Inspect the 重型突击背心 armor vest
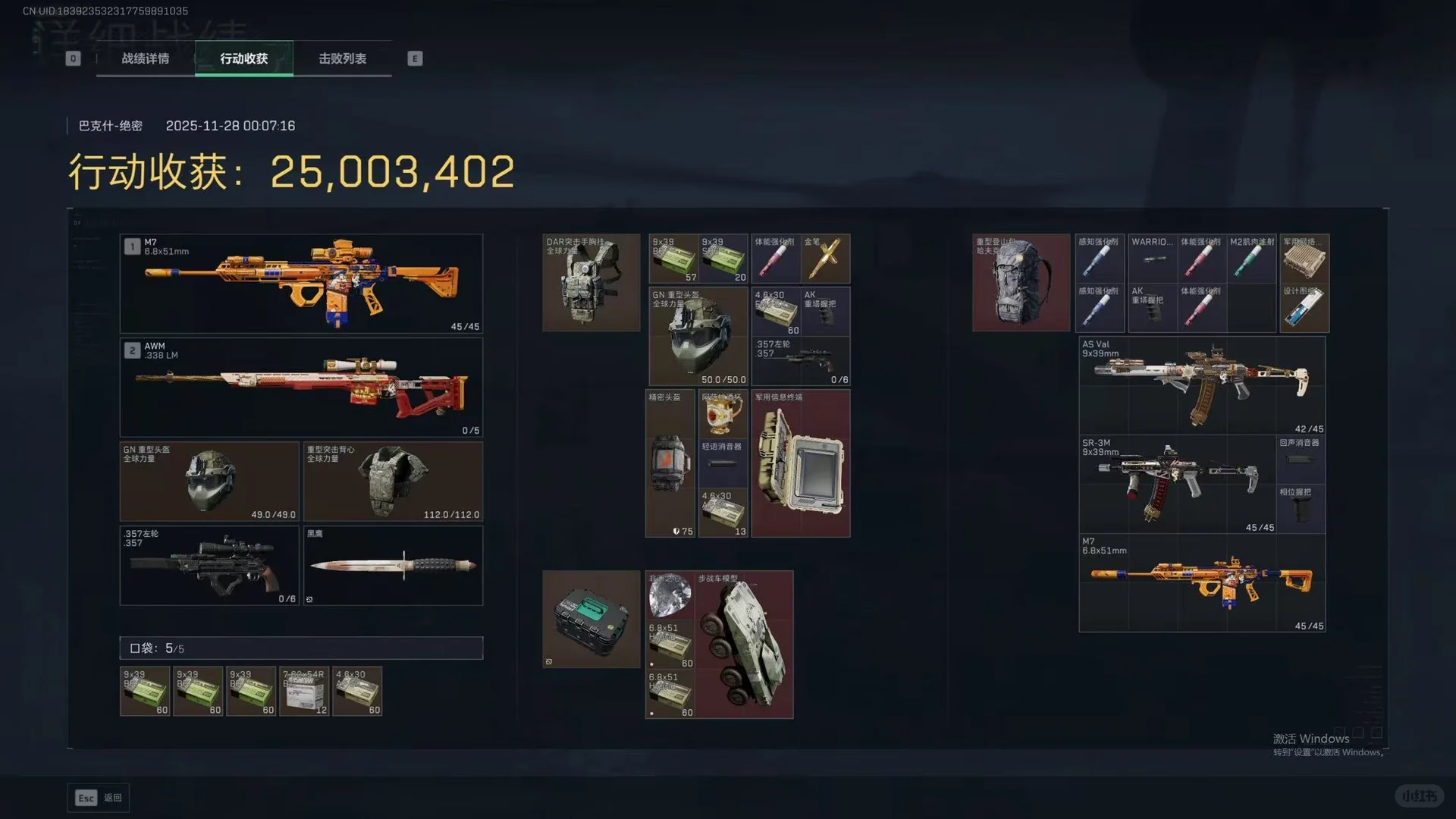This screenshot has width=1456, height=819. (x=393, y=482)
